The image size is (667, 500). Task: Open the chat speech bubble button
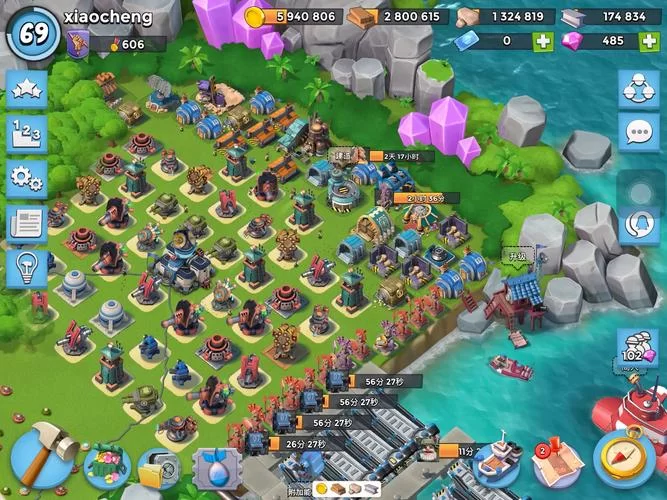(x=637, y=132)
